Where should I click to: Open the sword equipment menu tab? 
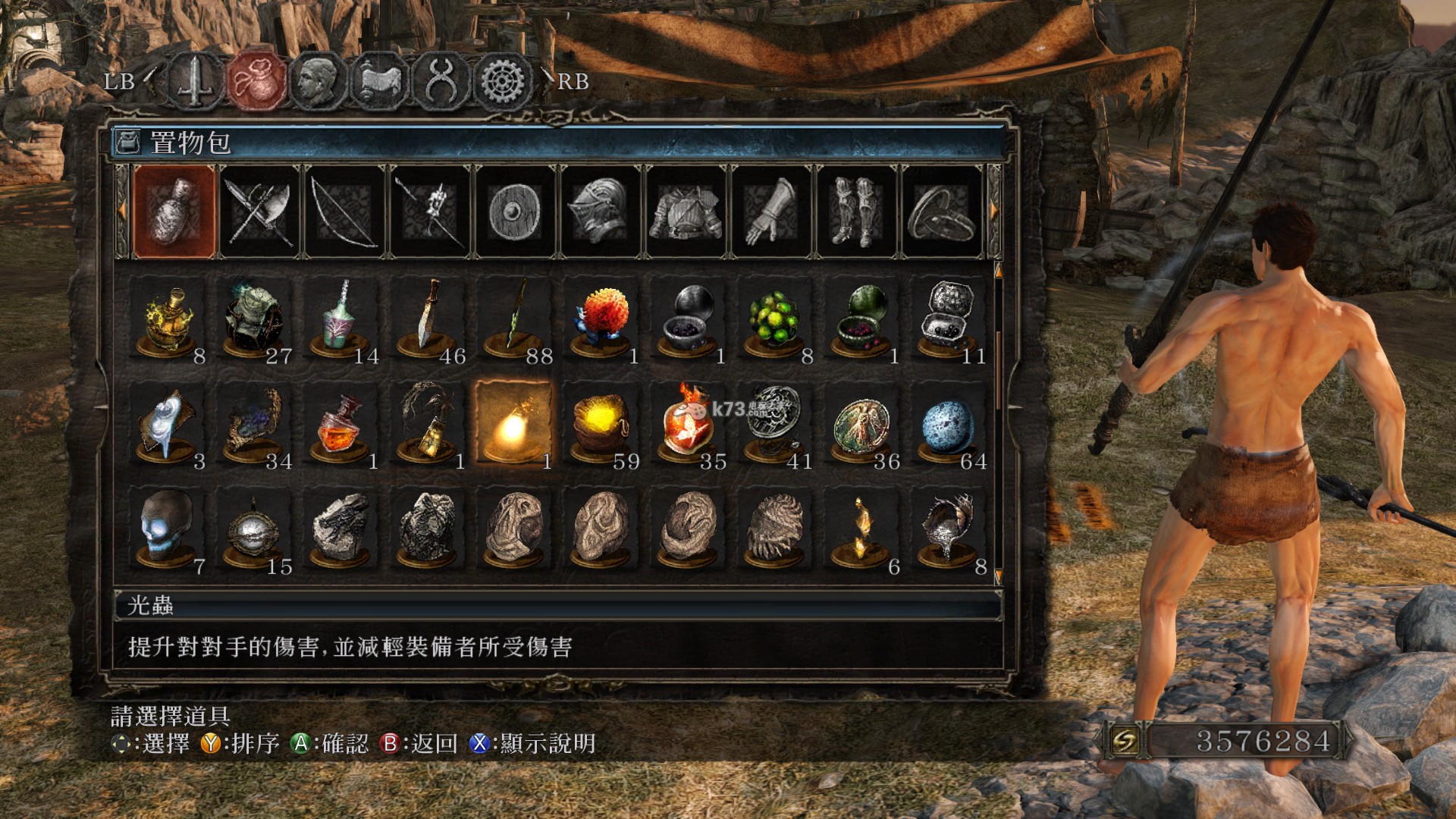coord(195,80)
